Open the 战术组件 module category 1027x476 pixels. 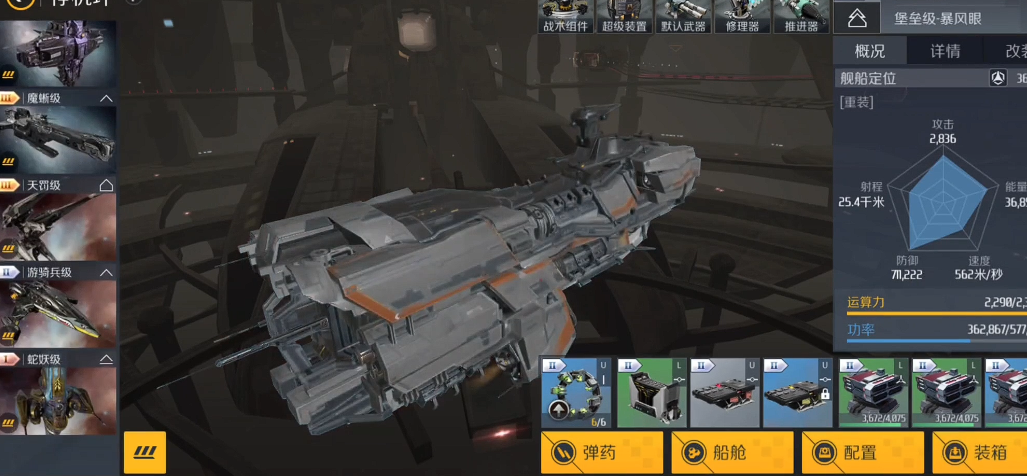(565, 17)
